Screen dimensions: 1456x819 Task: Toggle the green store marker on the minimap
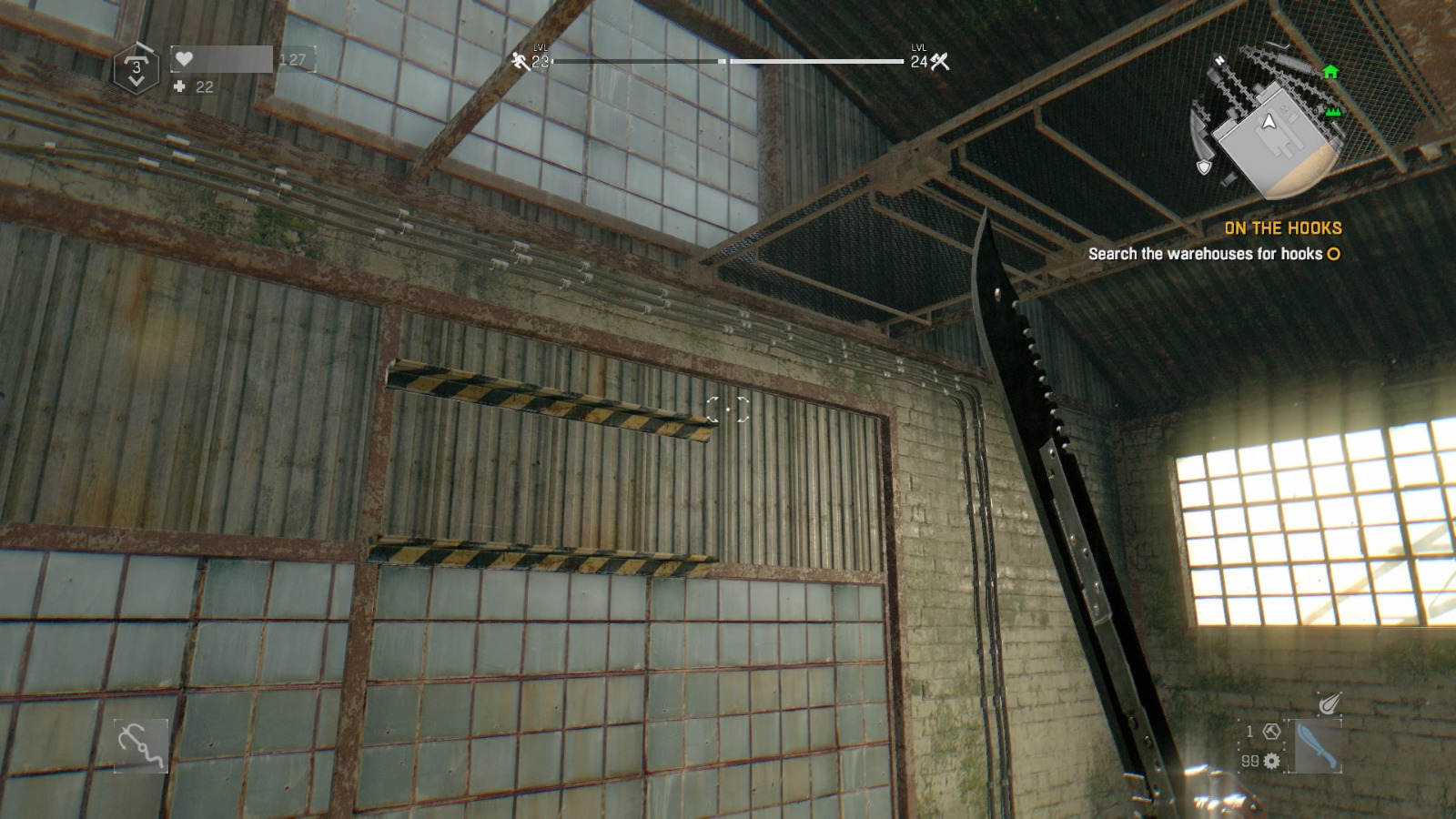coord(1331,111)
